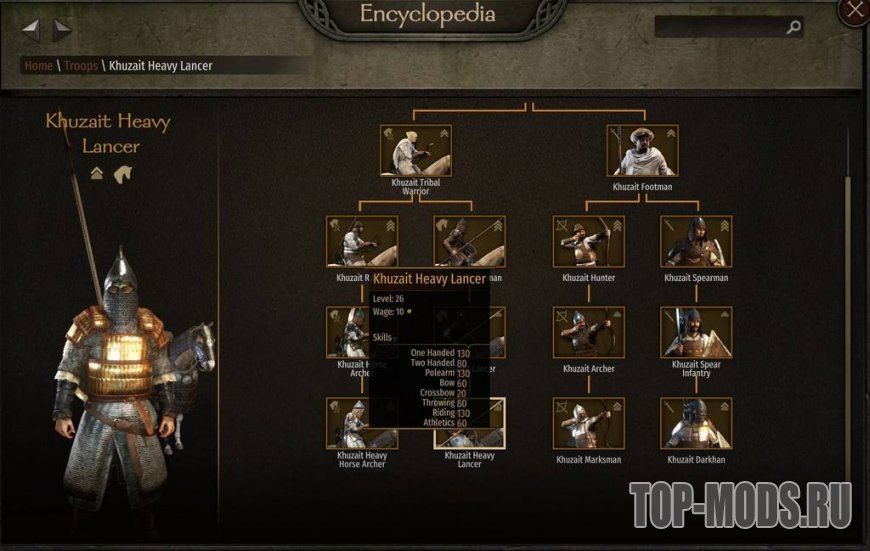The height and width of the screenshot is (551, 870).
Task: View the Khuzait Archer troop page
Action: tap(588, 332)
